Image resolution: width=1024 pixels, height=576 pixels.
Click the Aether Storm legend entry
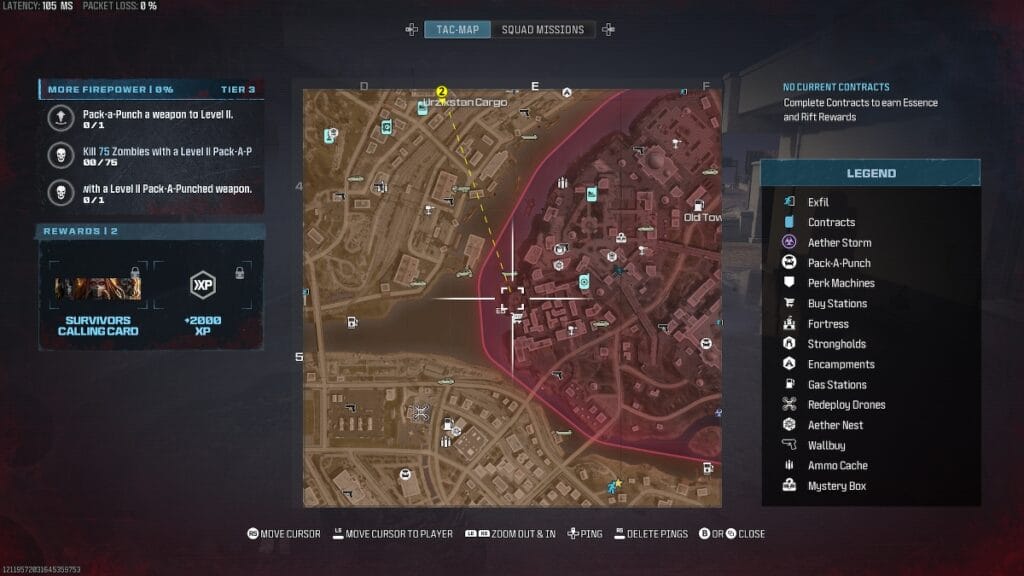coord(839,243)
